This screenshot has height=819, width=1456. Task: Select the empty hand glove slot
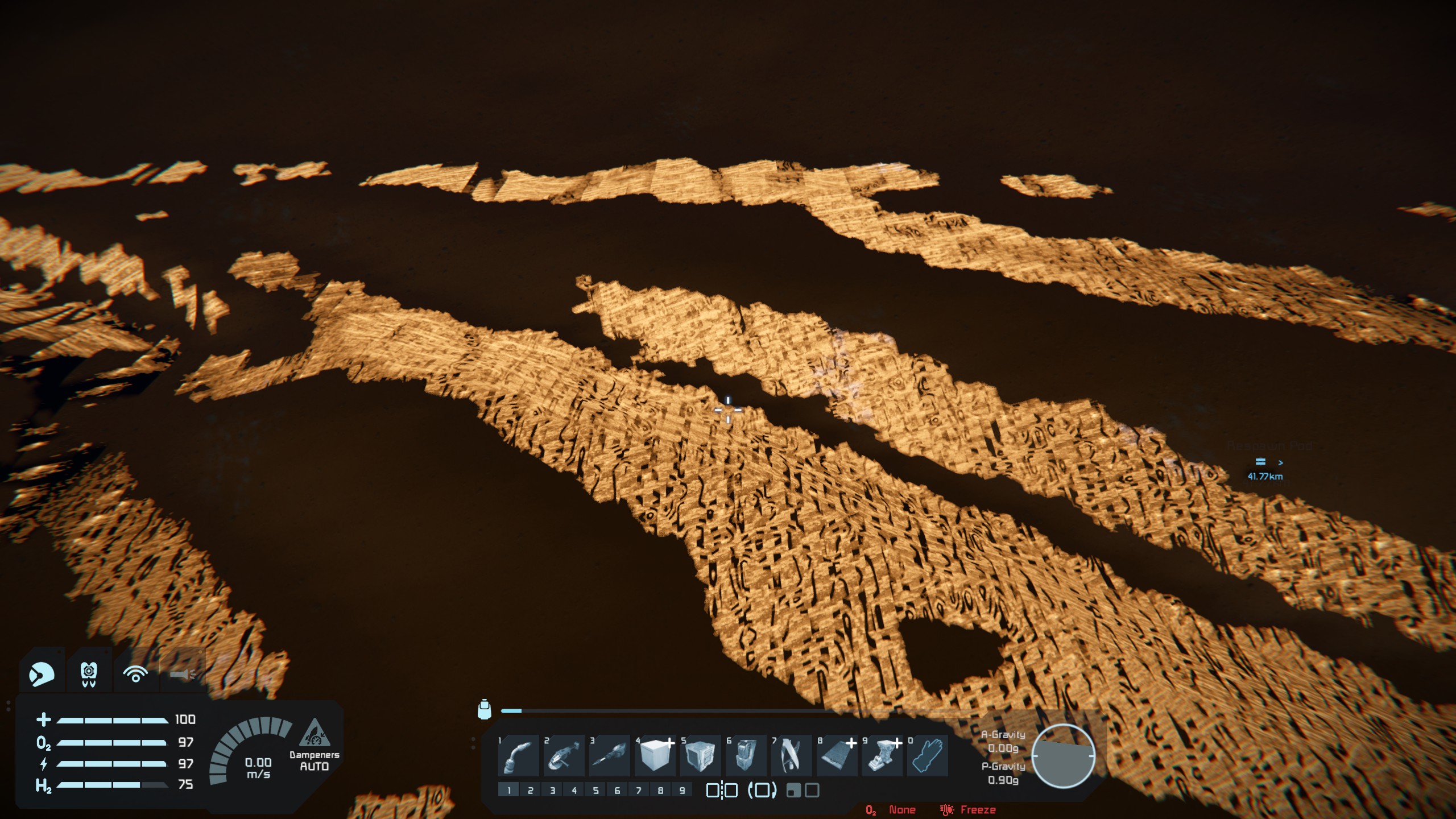[928, 756]
